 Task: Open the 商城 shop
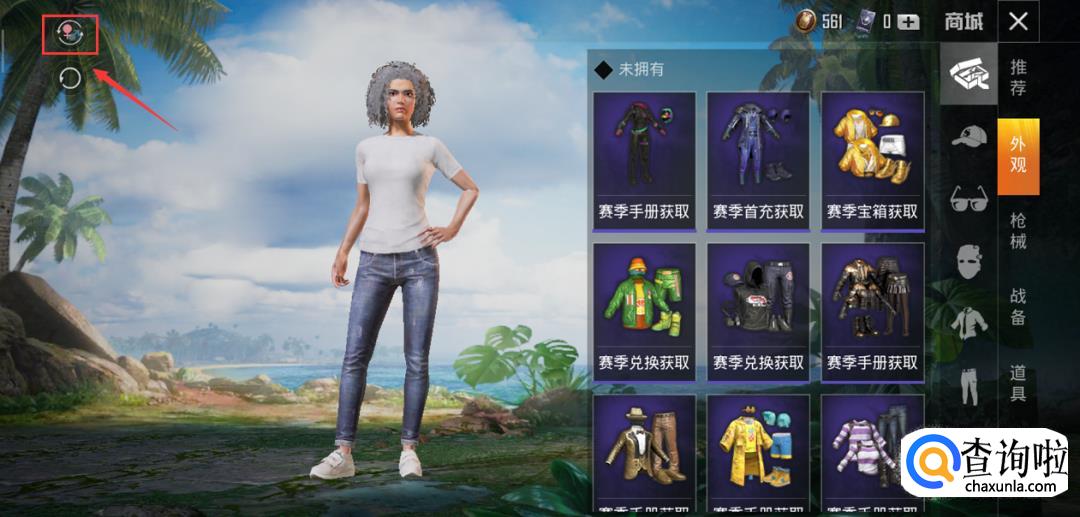pyautogui.click(x=964, y=21)
